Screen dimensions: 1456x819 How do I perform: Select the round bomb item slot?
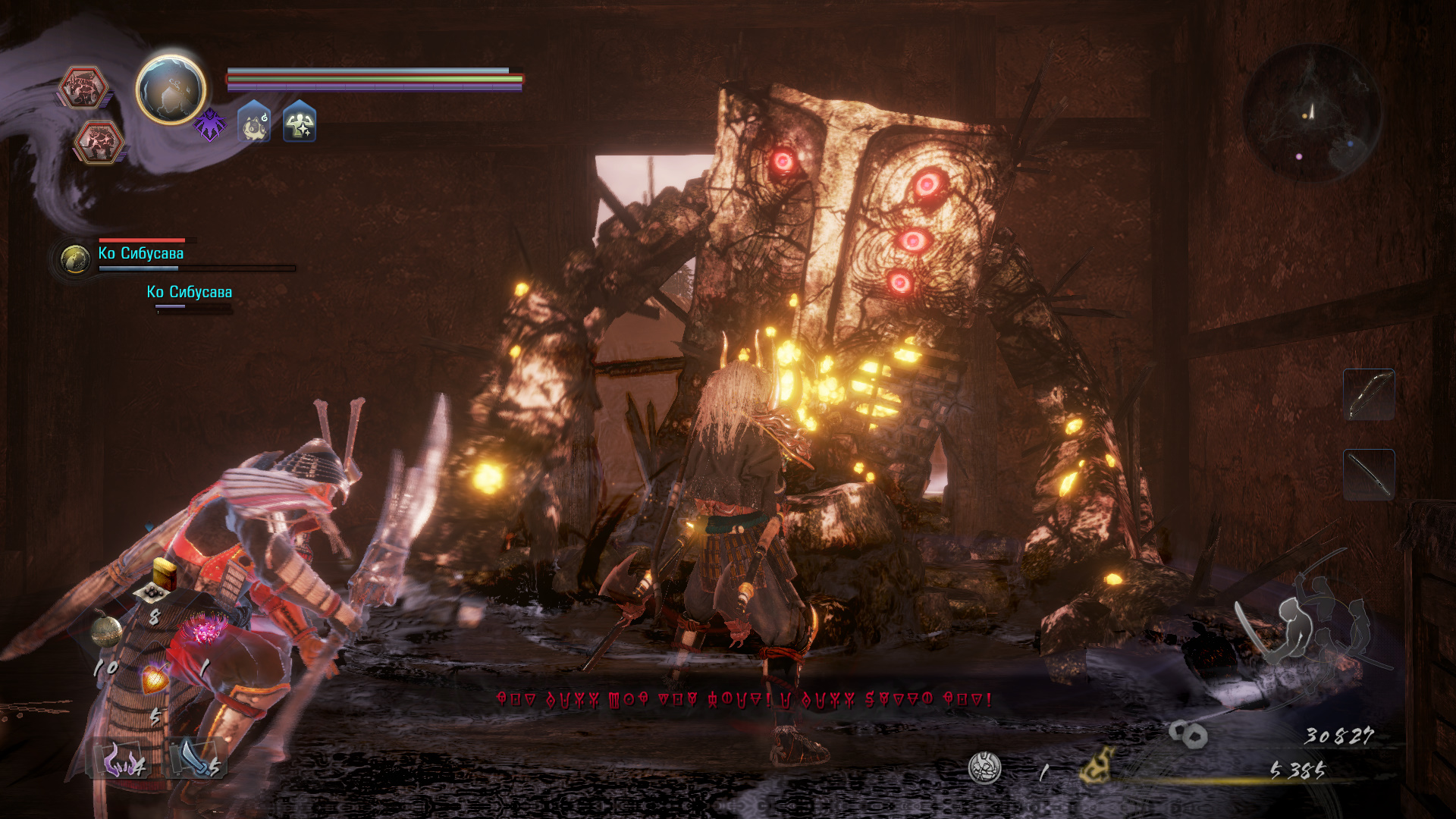pyautogui.click(x=107, y=631)
